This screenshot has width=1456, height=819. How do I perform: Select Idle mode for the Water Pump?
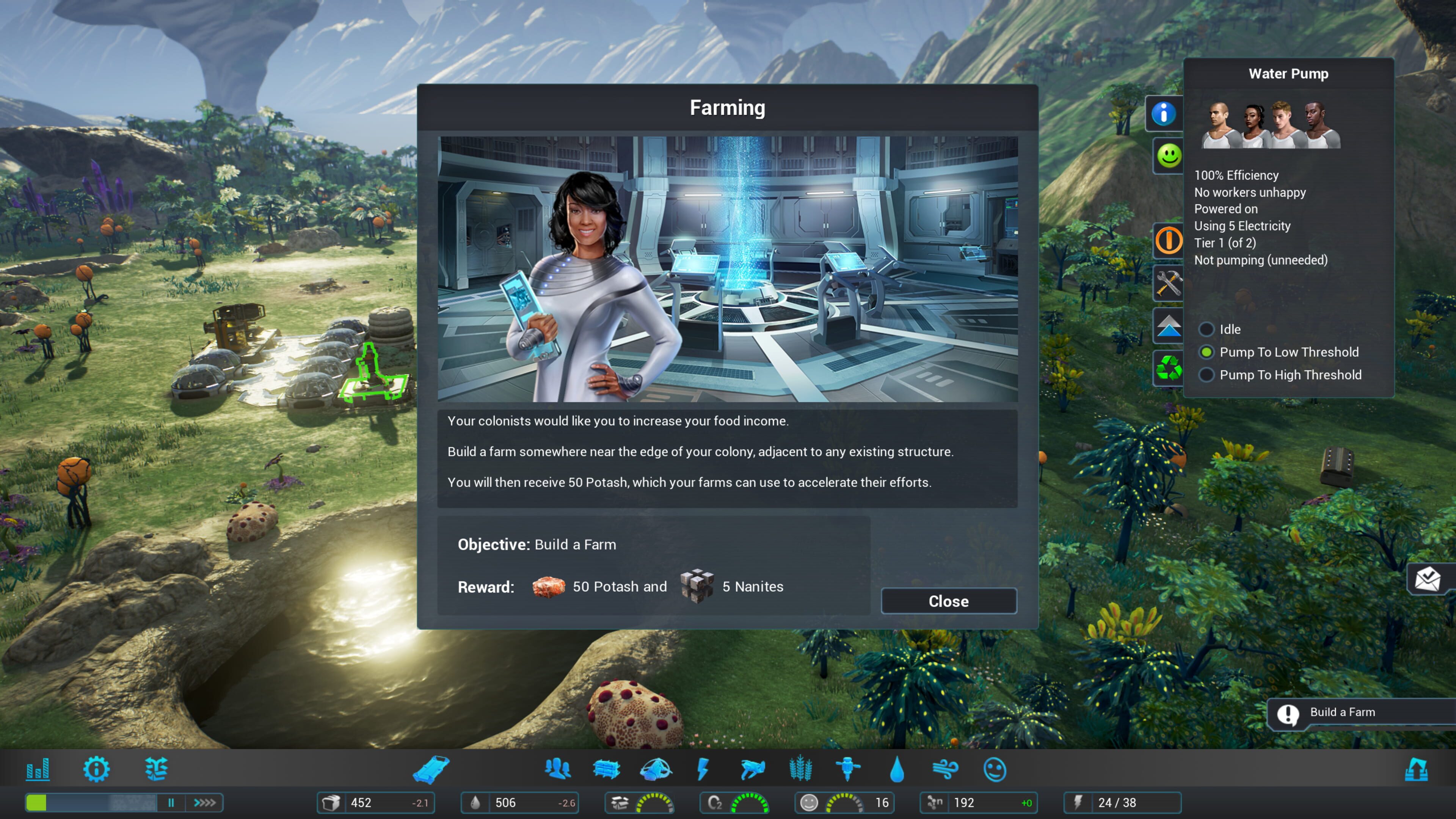click(1207, 329)
